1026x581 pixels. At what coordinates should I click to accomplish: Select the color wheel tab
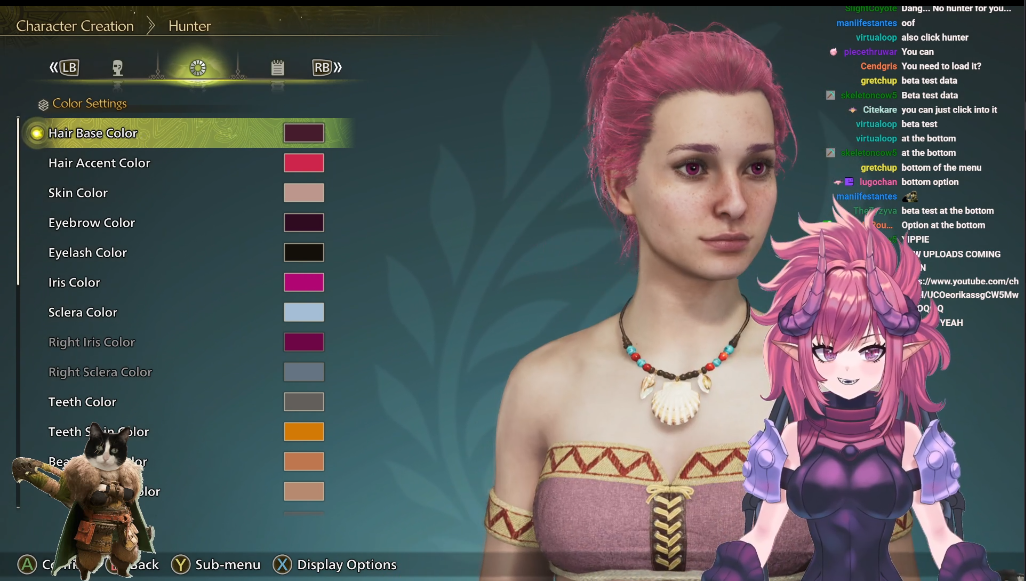[x=198, y=68]
